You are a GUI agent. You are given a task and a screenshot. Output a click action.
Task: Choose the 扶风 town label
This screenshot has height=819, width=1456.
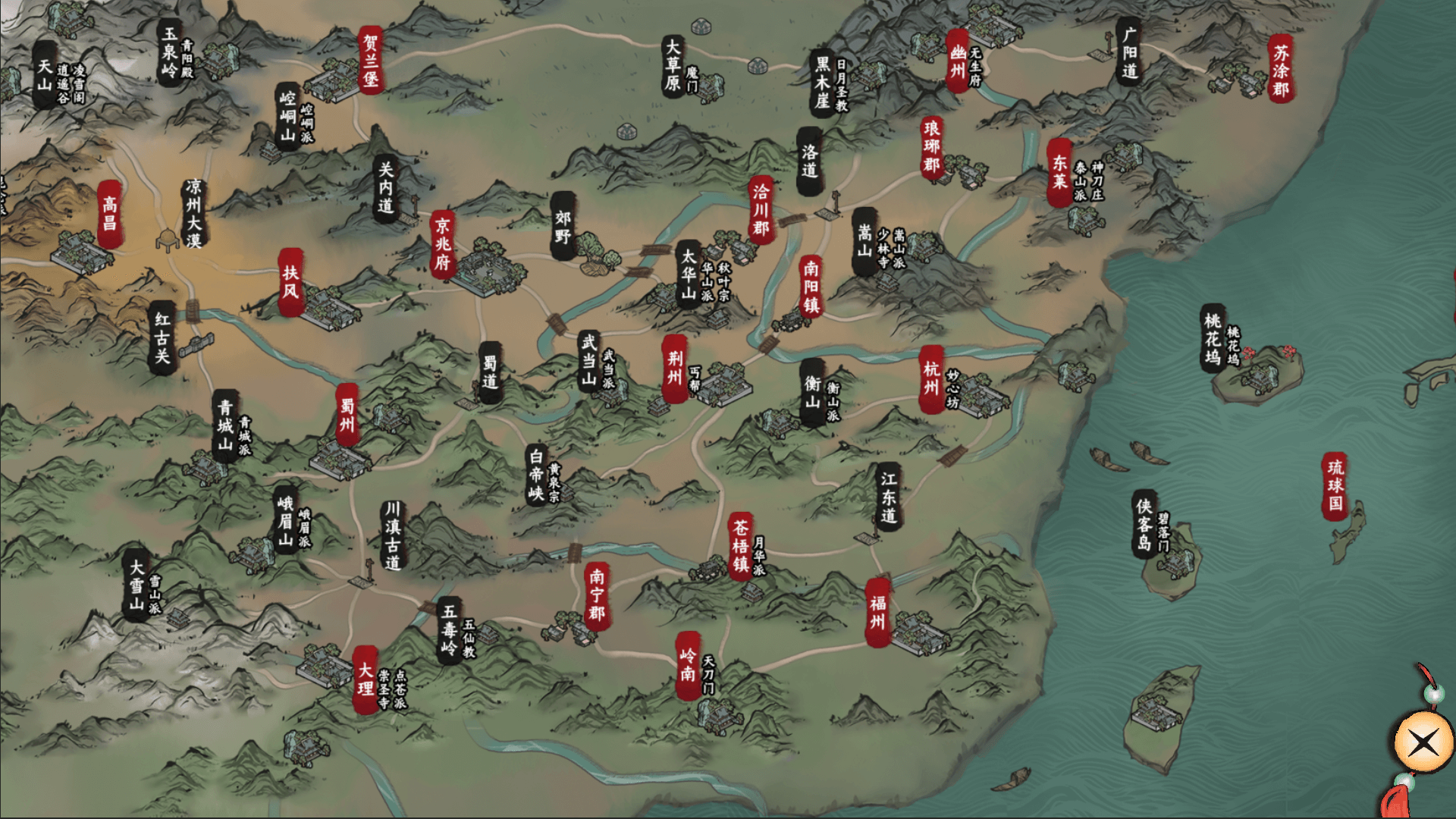click(290, 282)
